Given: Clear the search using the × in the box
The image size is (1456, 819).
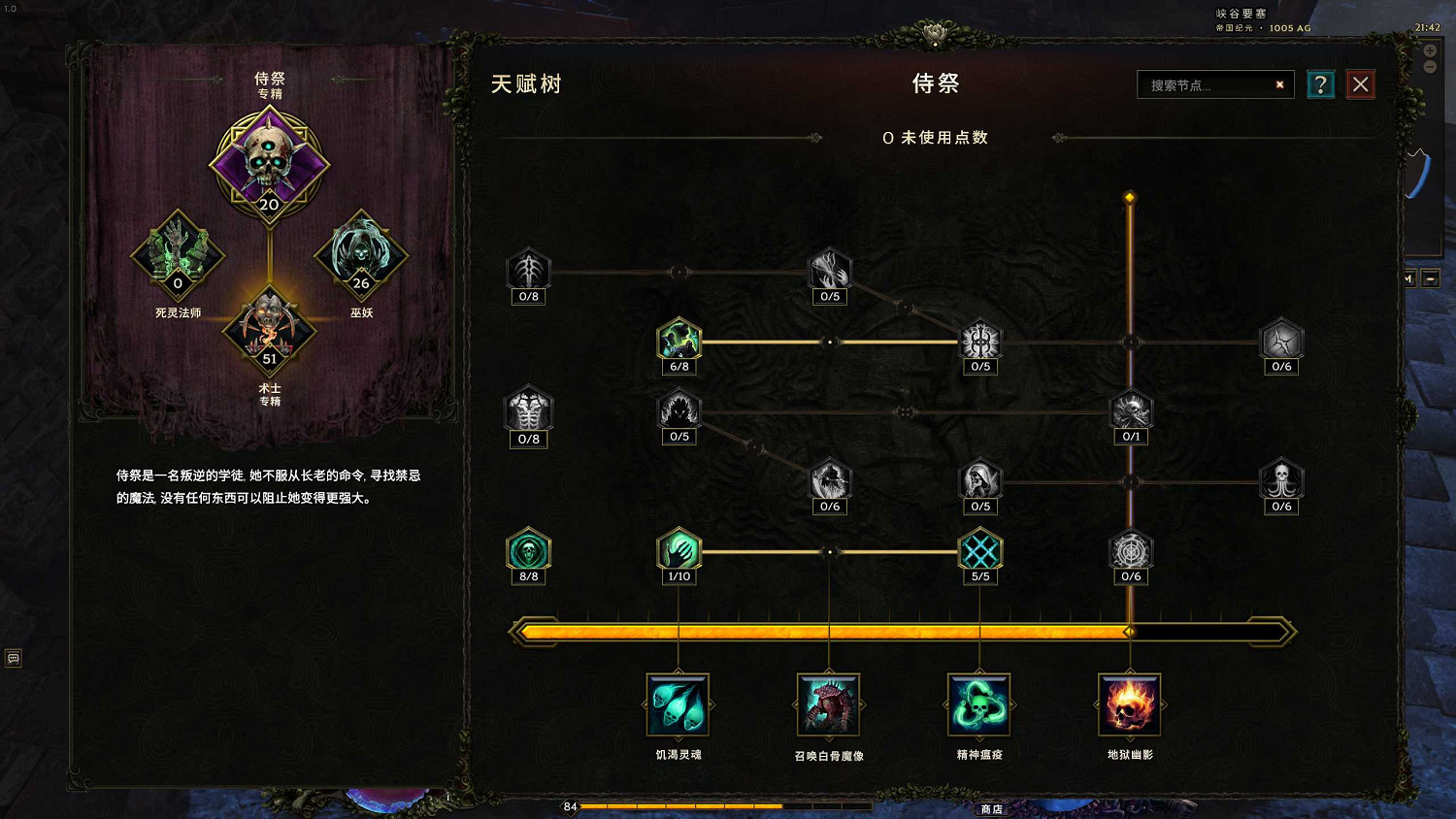Looking at the screenshot, I should pyautogui.click(x=1279, y=84).
